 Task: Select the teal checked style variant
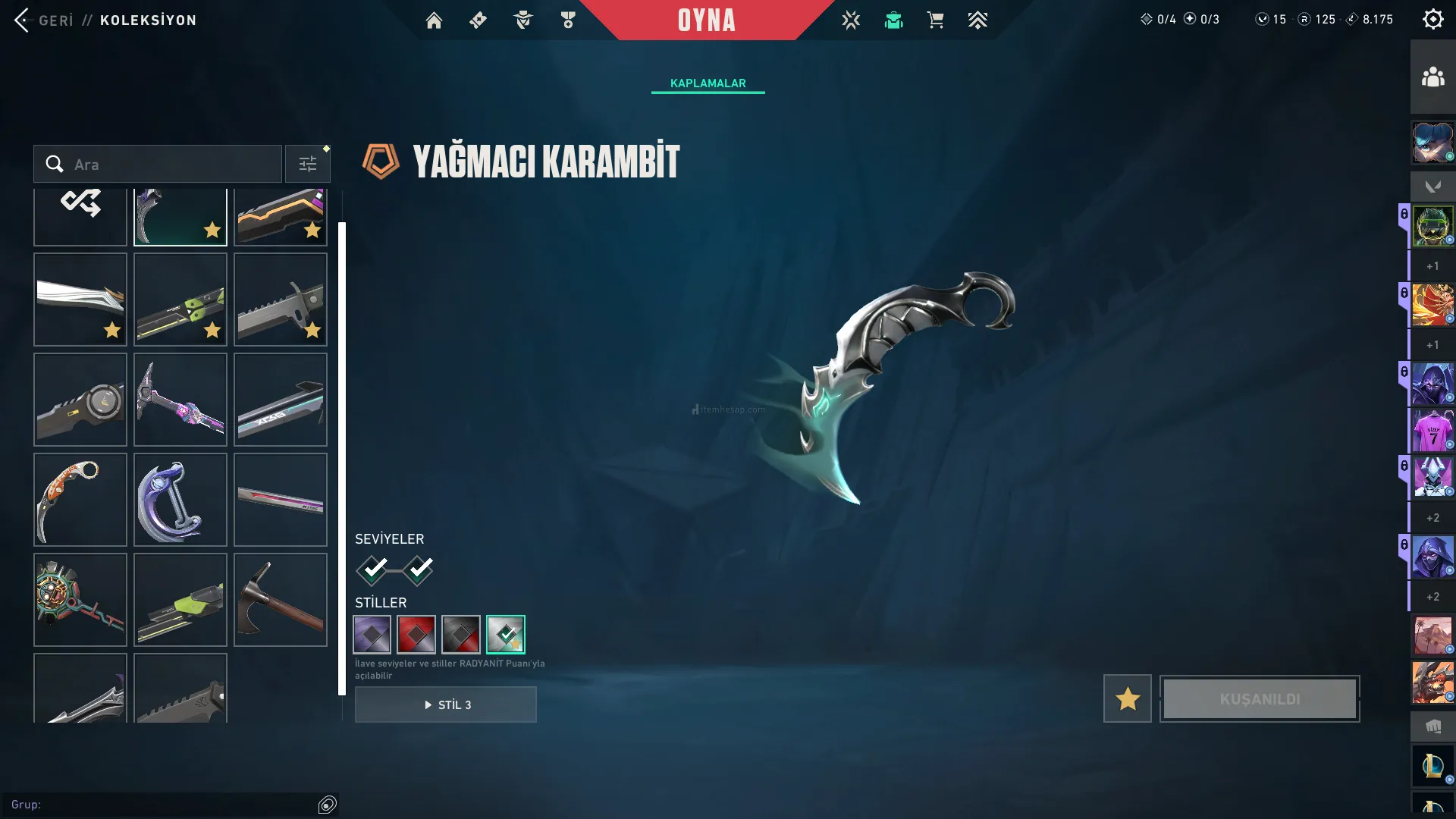(x=506, y=635)
